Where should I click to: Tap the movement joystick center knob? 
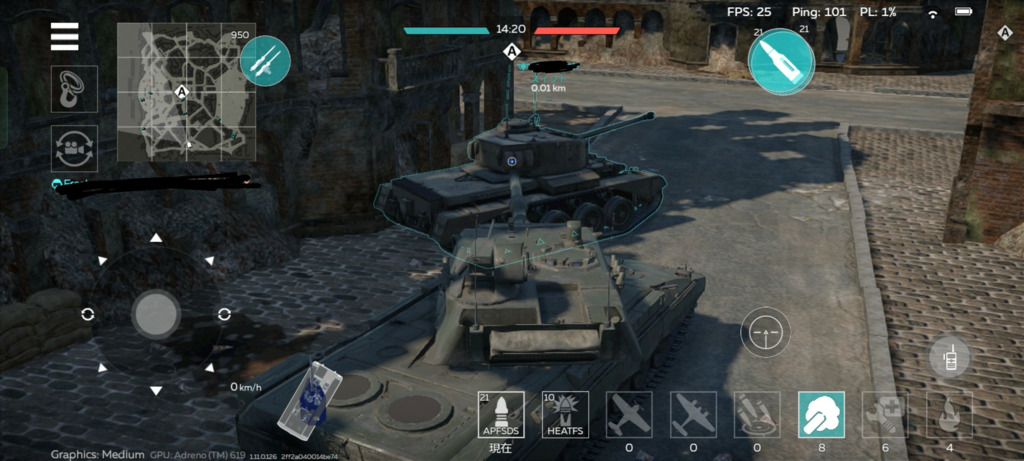(155, 314)
